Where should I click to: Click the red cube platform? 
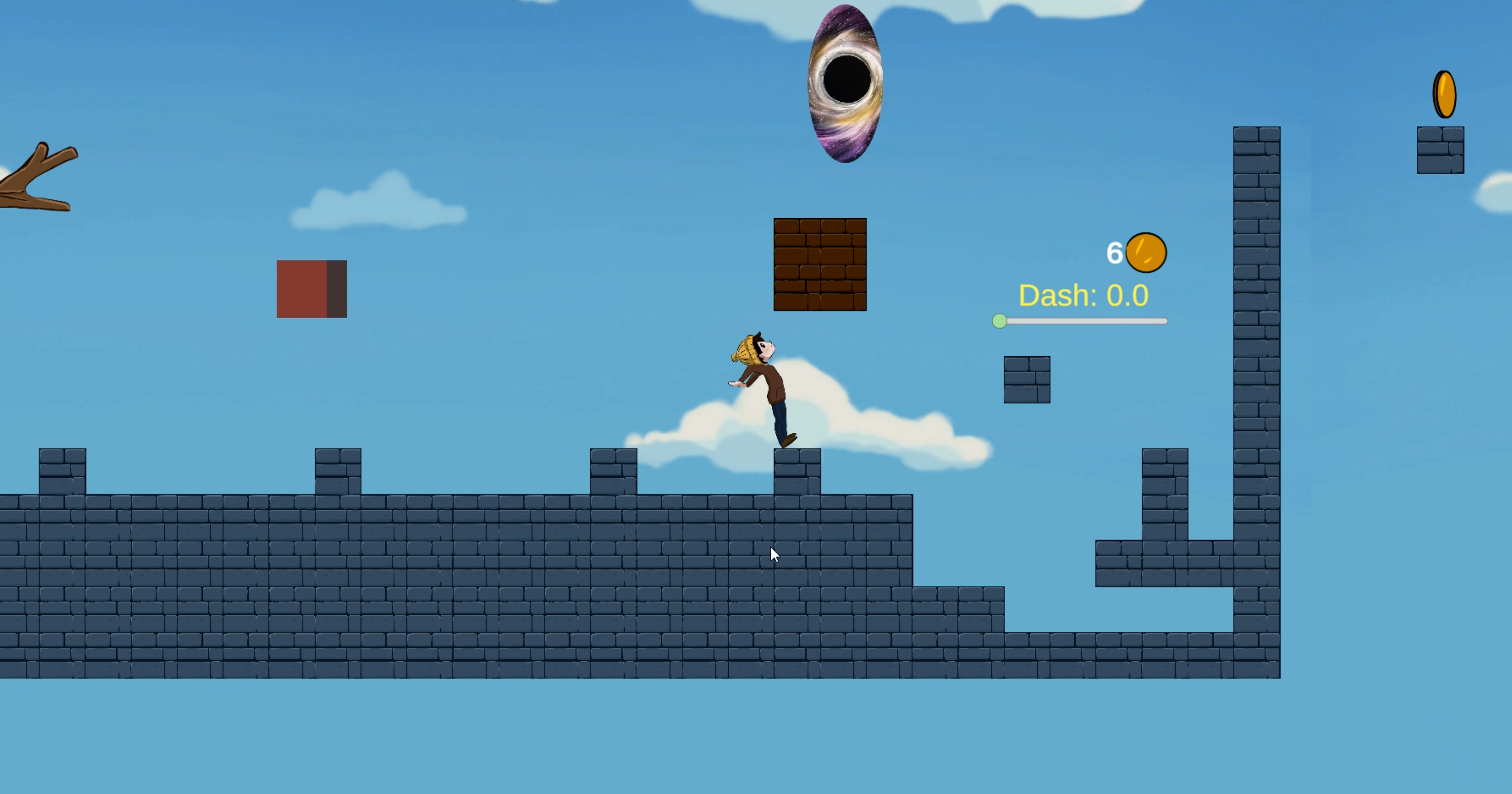coord(312,288)
